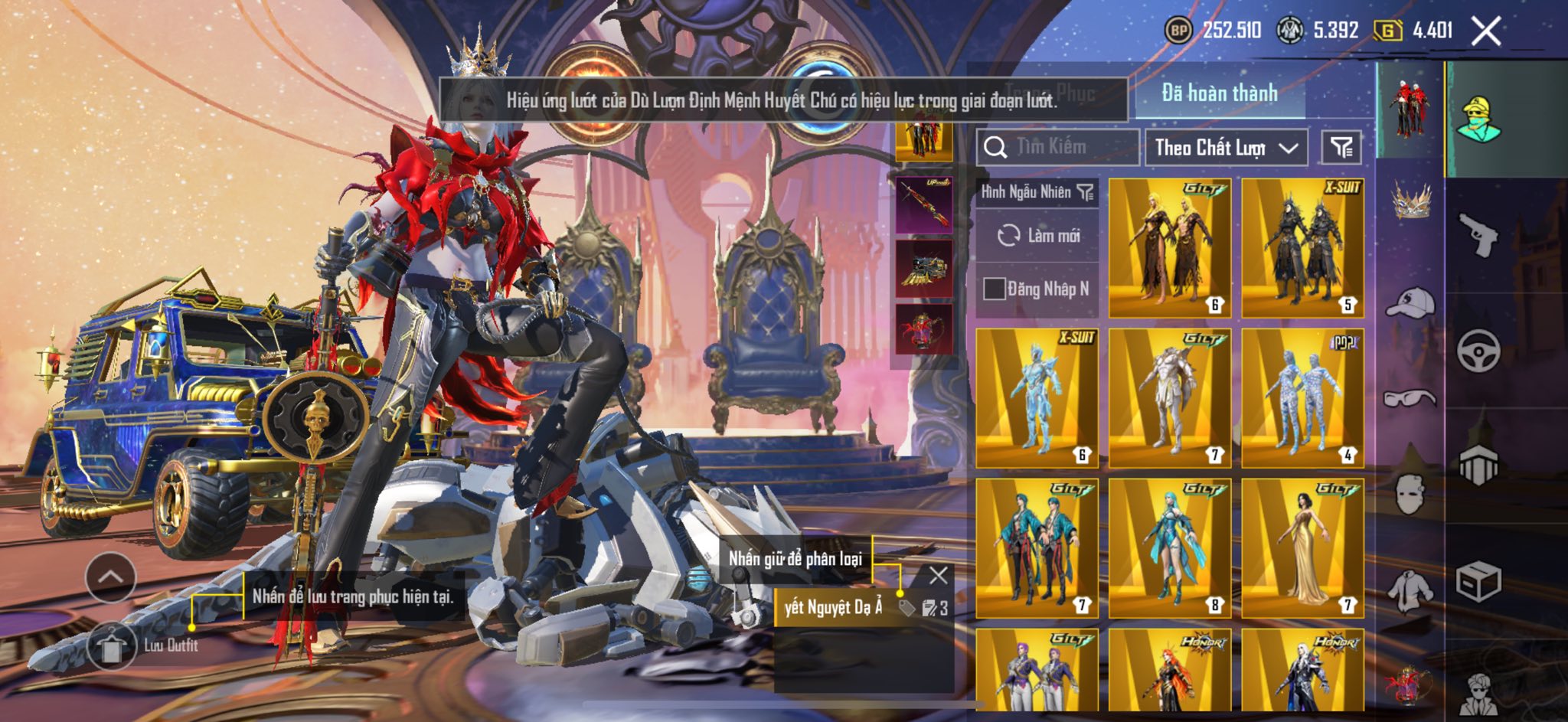Select the equipped red rifle skin slot
The height and width of the screenshot is (722, 1568).
click(924, 204)
